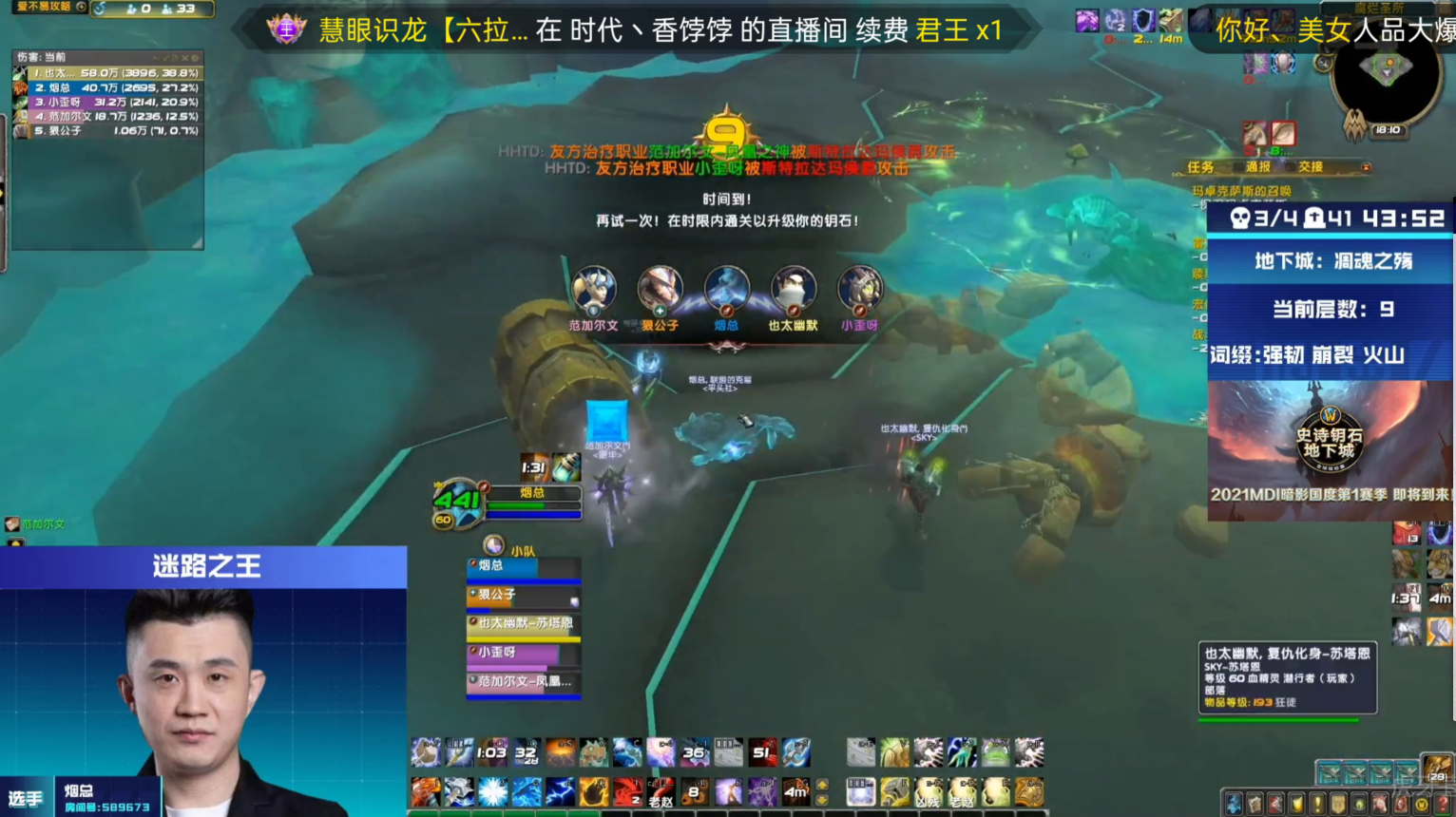Click the spell icon with 1:03 cooldown
Screen dimensions: 1456x817
[491, 751]
